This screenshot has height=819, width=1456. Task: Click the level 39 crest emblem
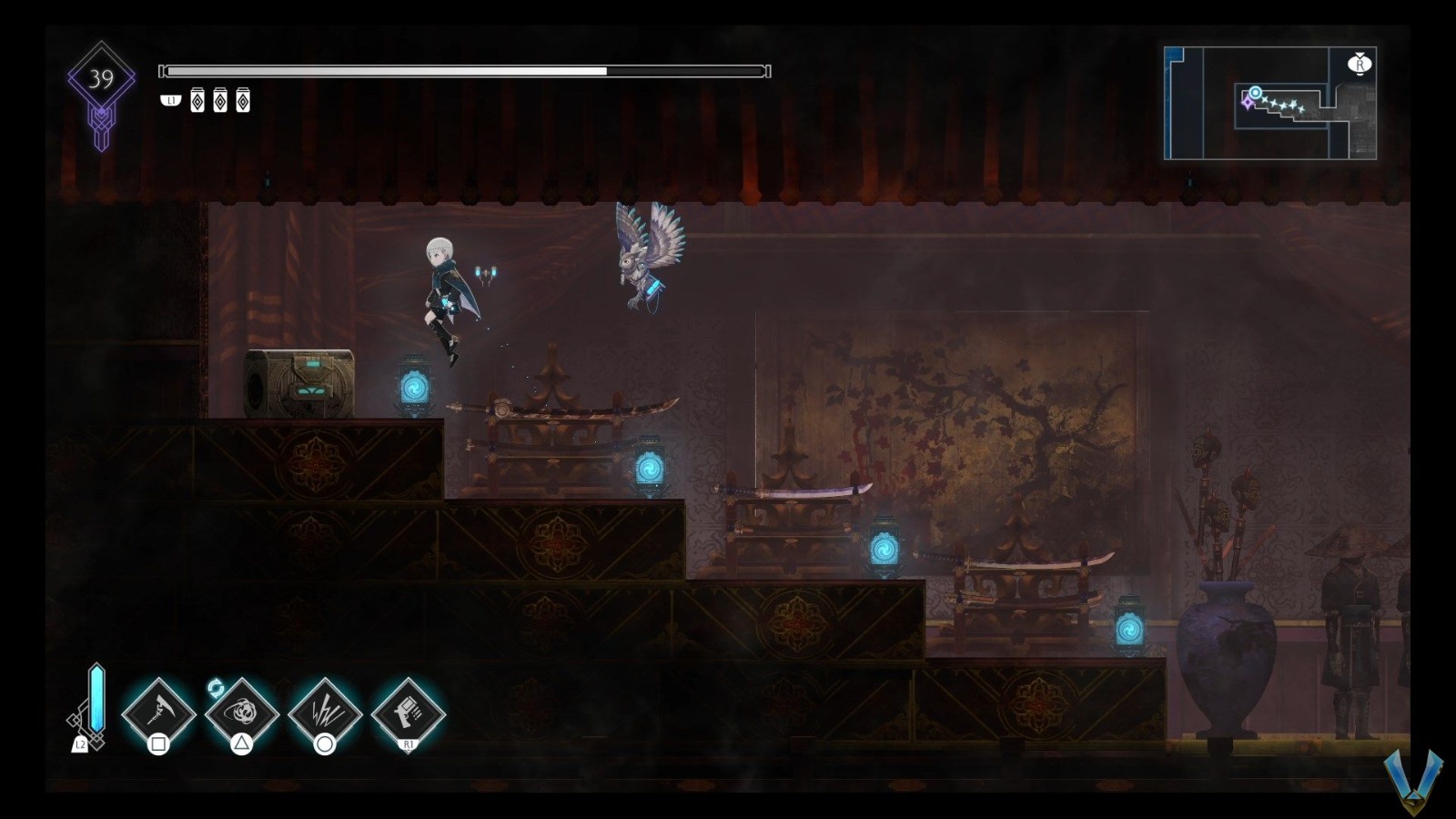pos(100,77)
